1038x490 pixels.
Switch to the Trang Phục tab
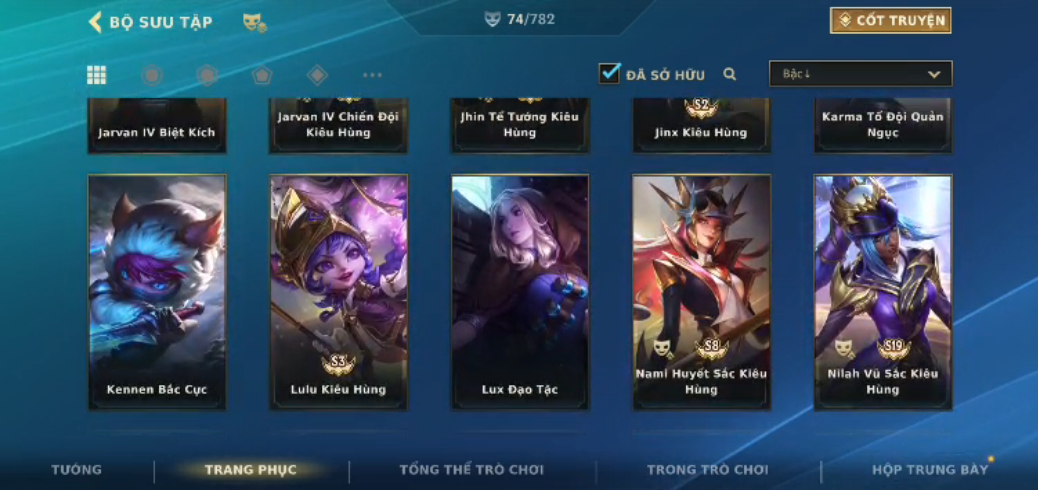pos(251,470)
